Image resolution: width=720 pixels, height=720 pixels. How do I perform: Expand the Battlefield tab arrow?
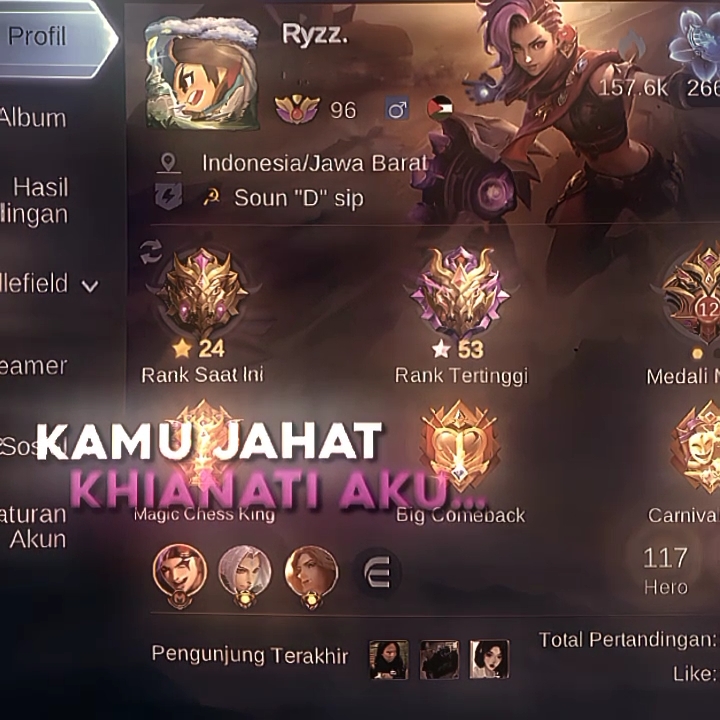(90, 285)
